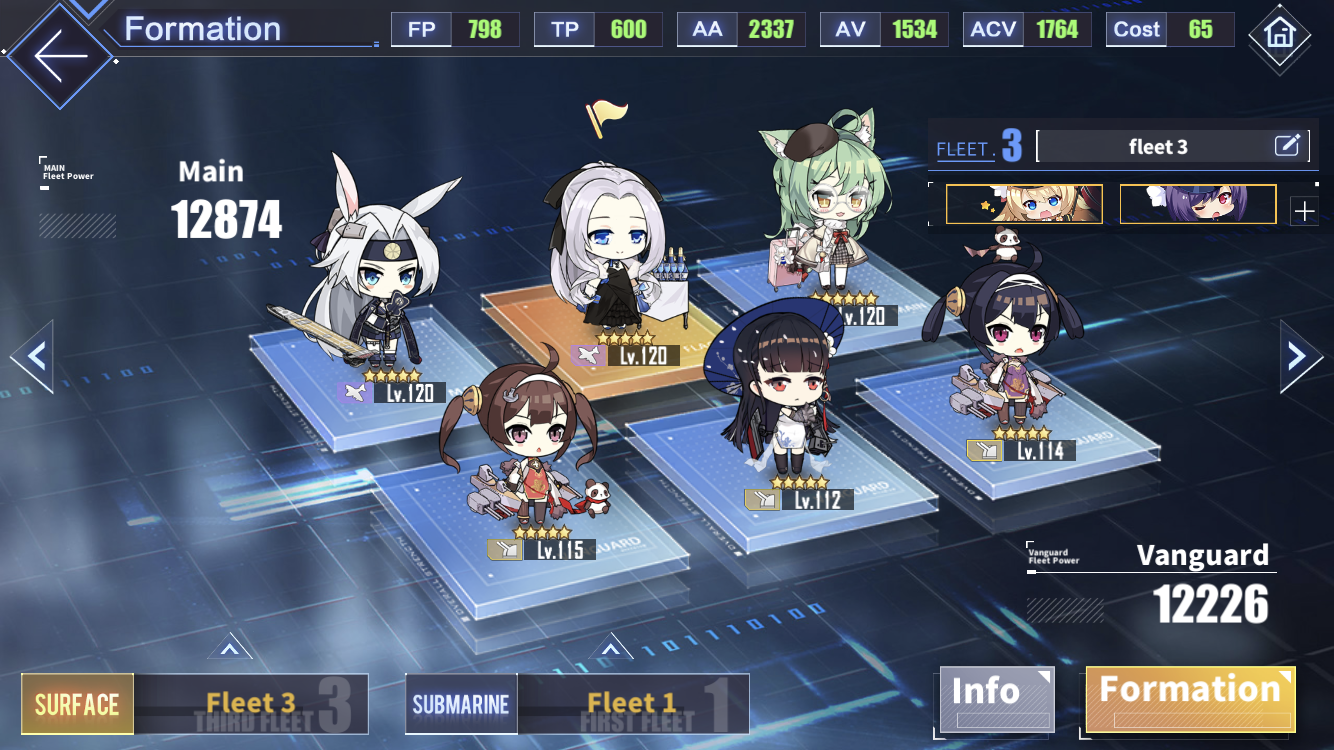This screenshot has width=1334, height=750.
Task: Open the Info view
Action: (x=994, y=697)
